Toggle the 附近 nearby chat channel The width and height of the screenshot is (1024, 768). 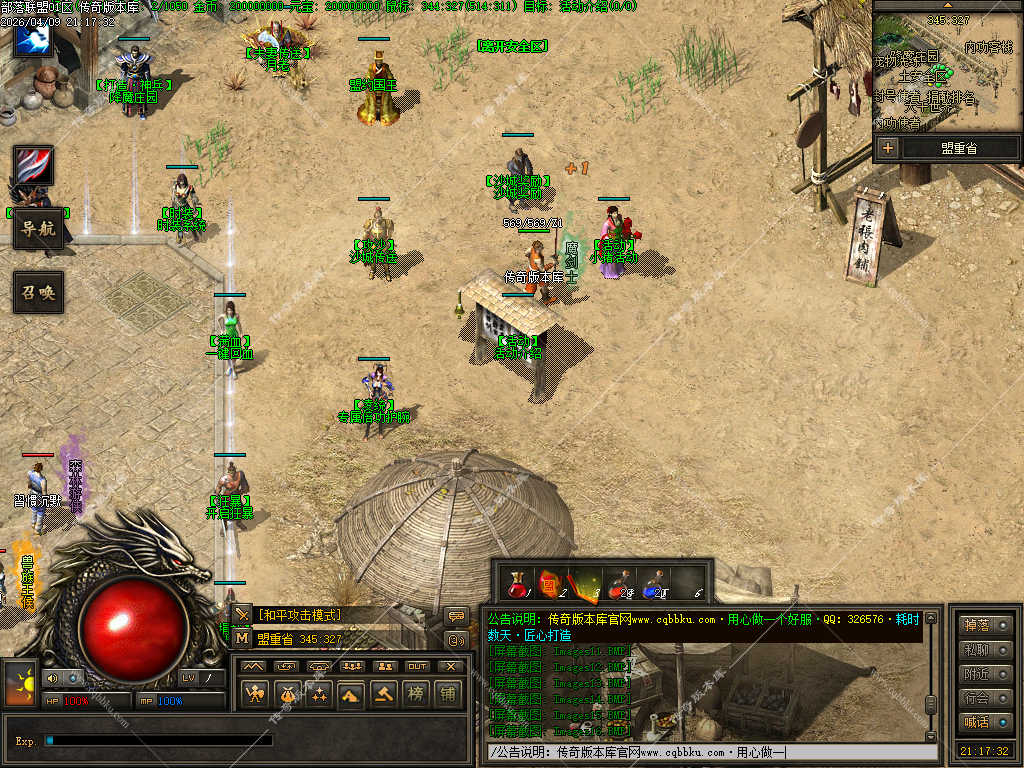click(985, 674)
